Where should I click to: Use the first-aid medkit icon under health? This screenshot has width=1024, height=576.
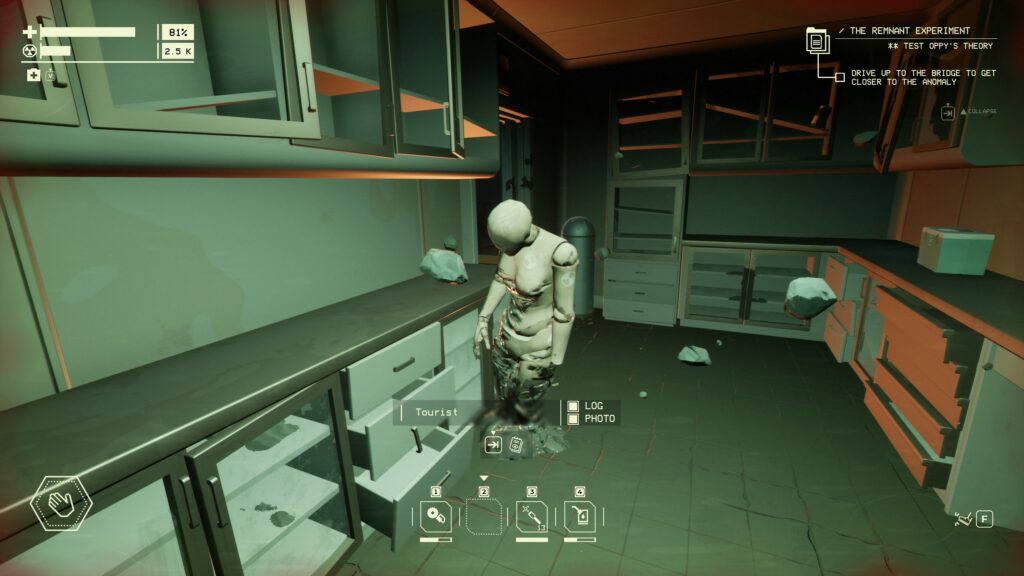point(33,75)
